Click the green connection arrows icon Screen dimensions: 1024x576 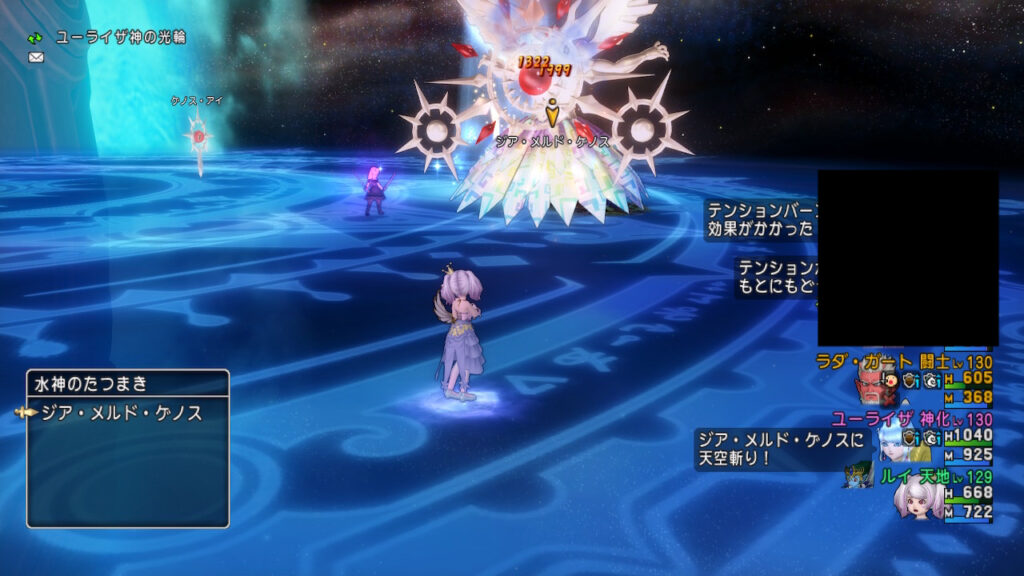click(36, 38)
